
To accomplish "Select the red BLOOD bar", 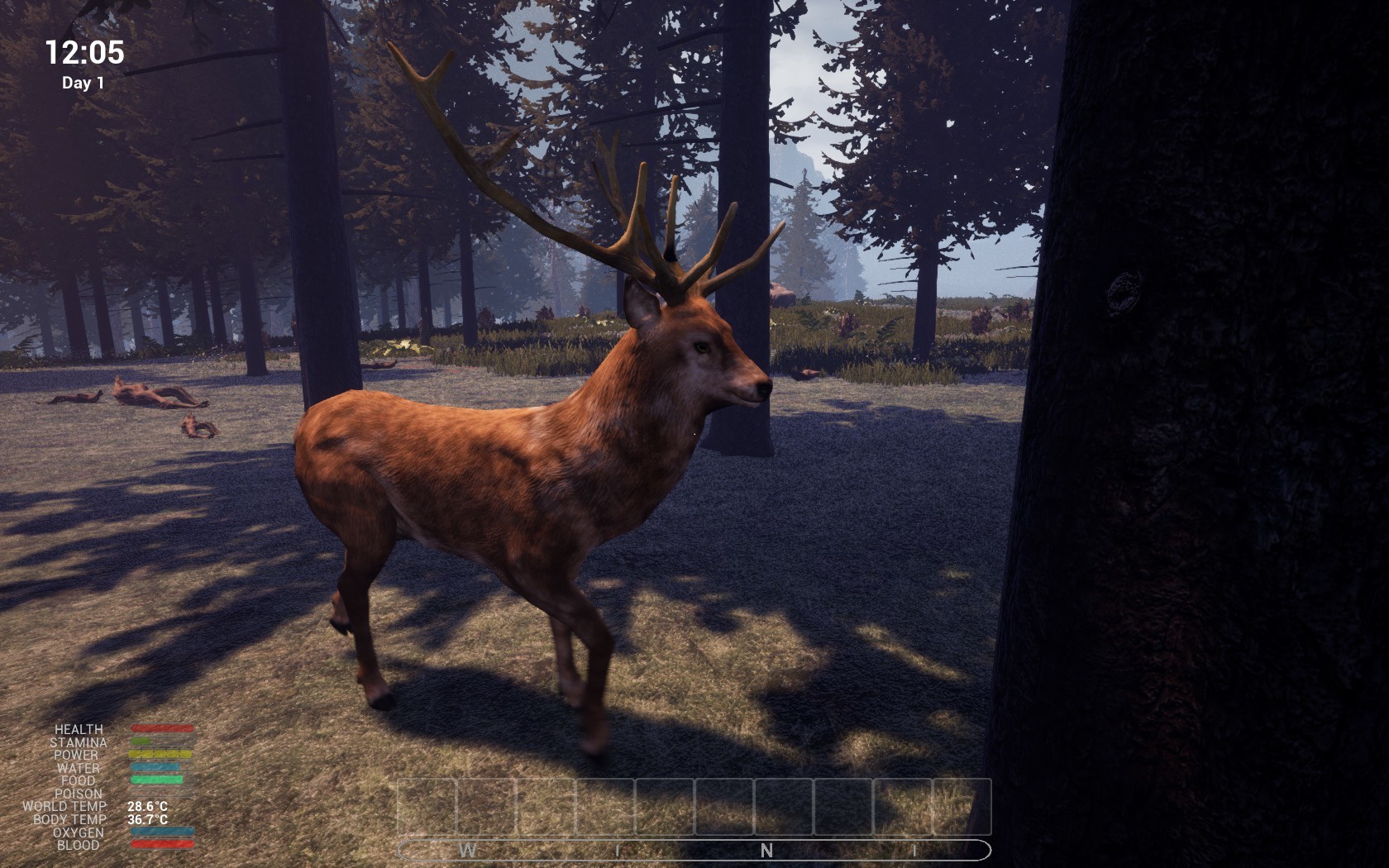I will (162, 843).
